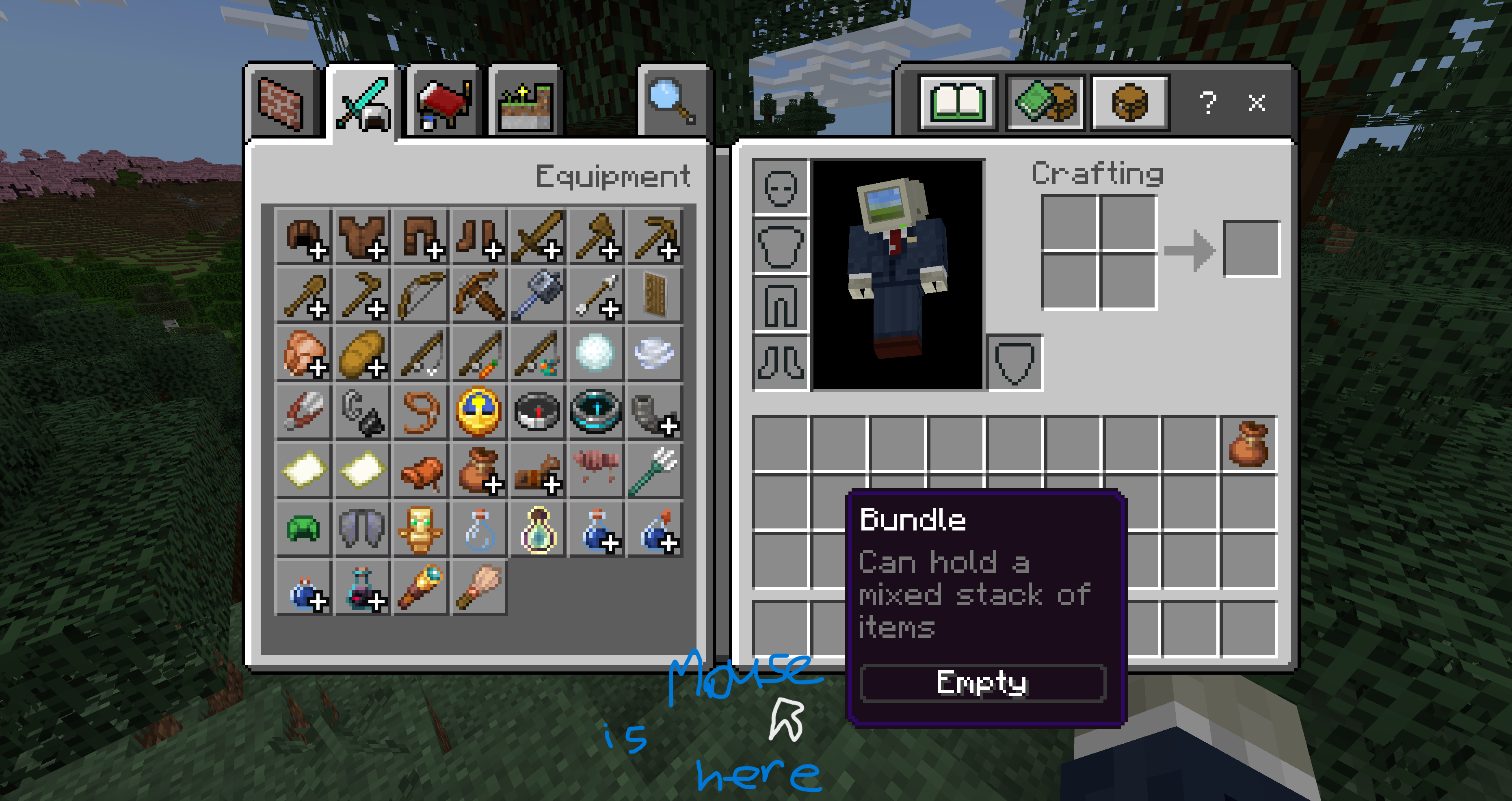This screenshot has height=801, width=1512.
Task: Take the trident from the equipment list
Action: pos(654,470)
